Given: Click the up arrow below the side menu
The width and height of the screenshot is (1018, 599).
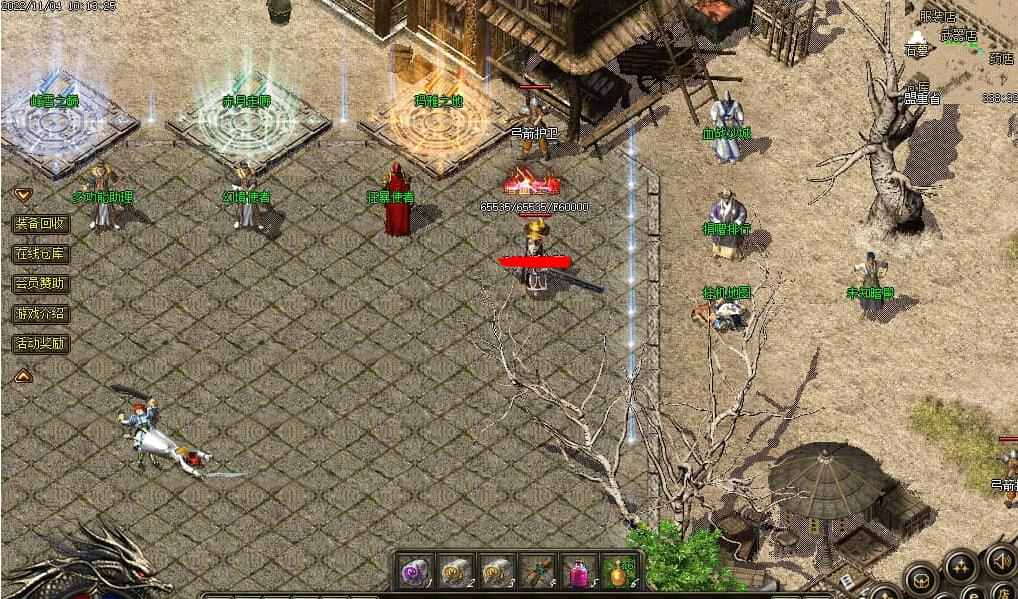Looking at the screenshot, I should (22, 376).
